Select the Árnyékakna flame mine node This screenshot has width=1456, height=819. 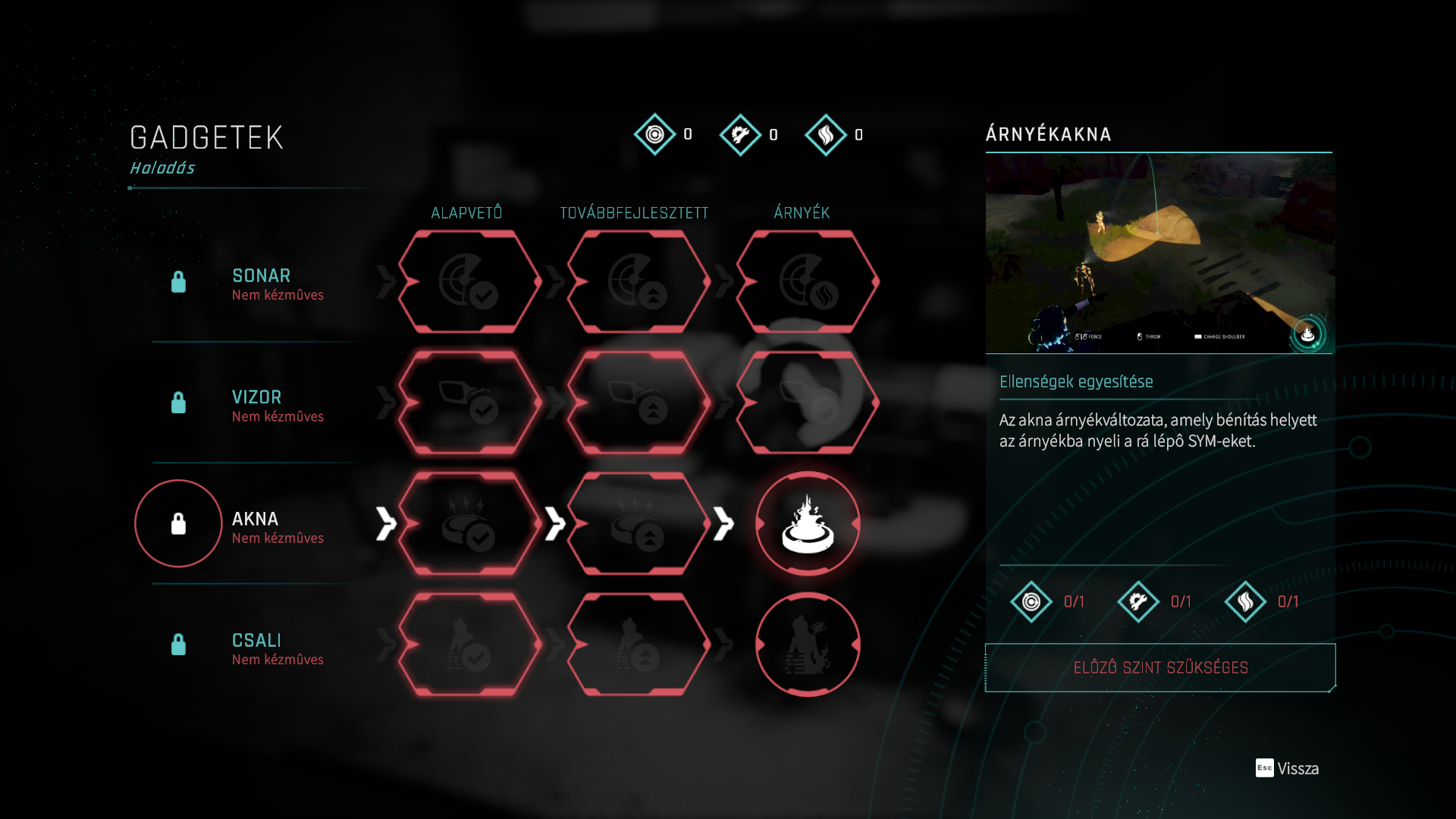(x=808, y=523)
